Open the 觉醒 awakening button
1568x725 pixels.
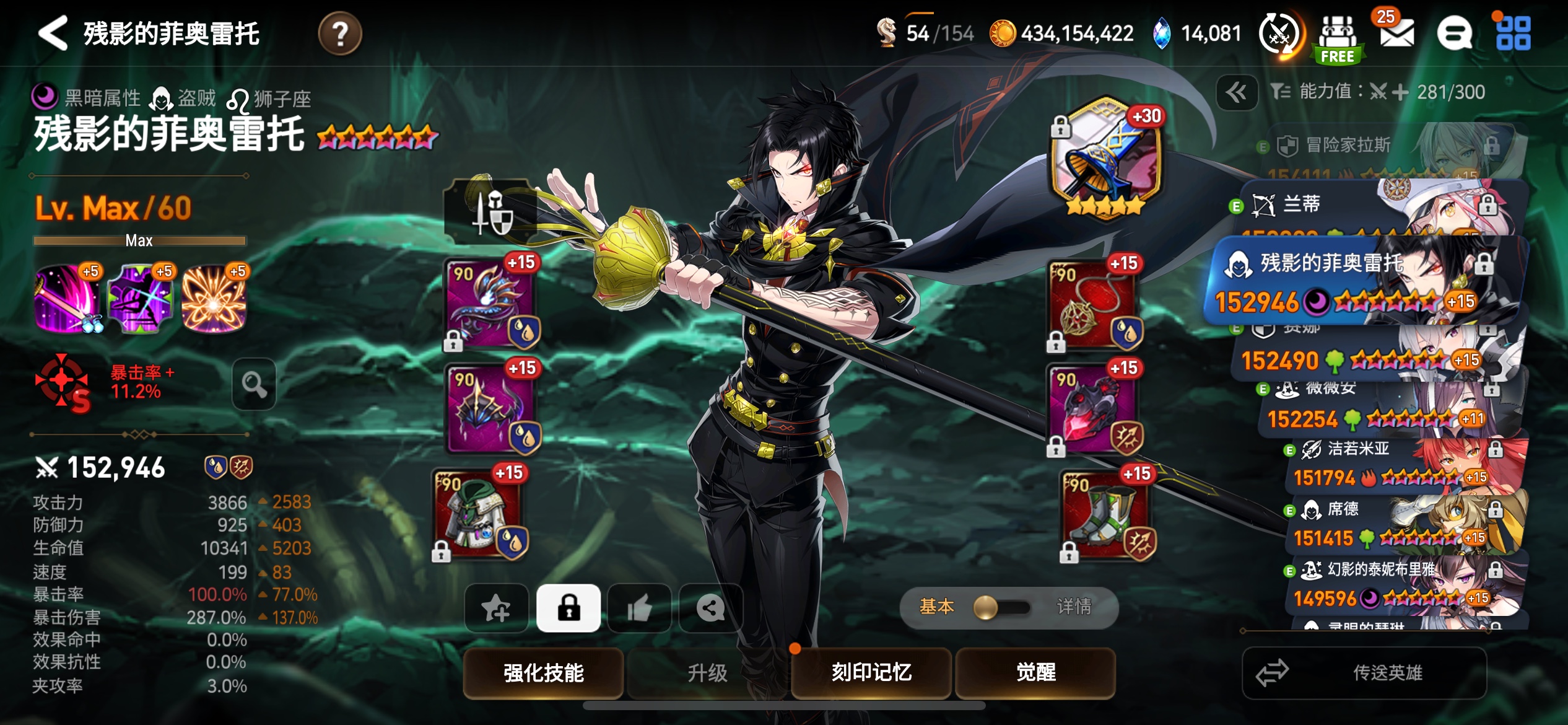(x=1035, y=672)
